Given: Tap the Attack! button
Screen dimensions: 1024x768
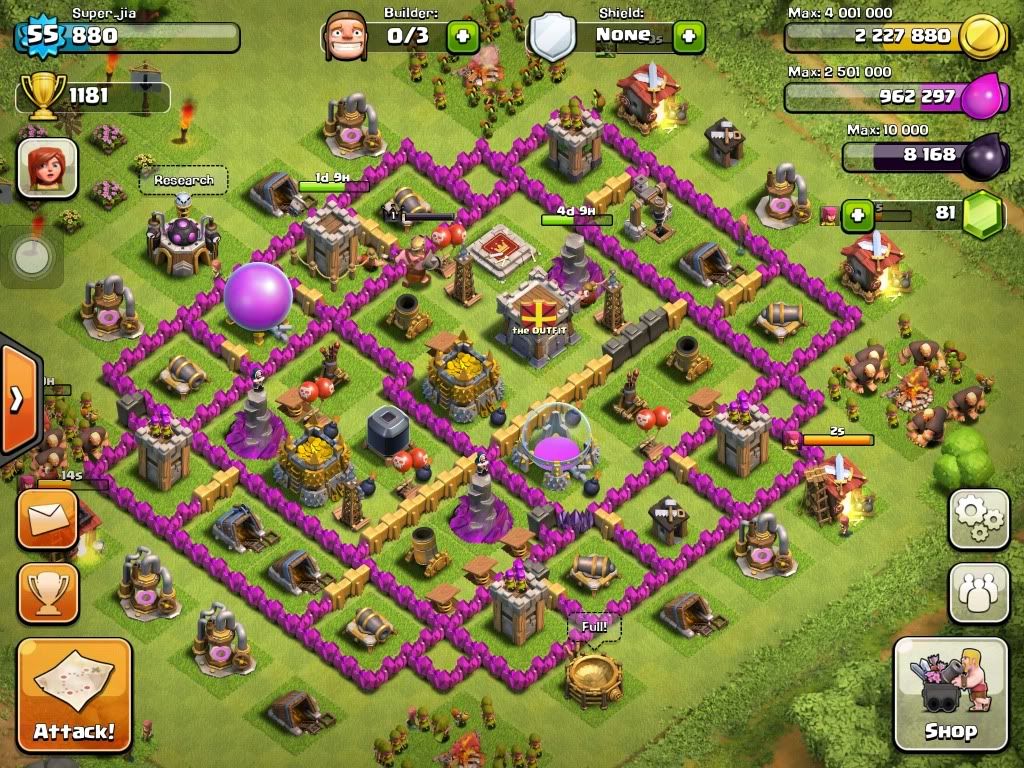Looking at the screenshot, I should coord(74,694).
